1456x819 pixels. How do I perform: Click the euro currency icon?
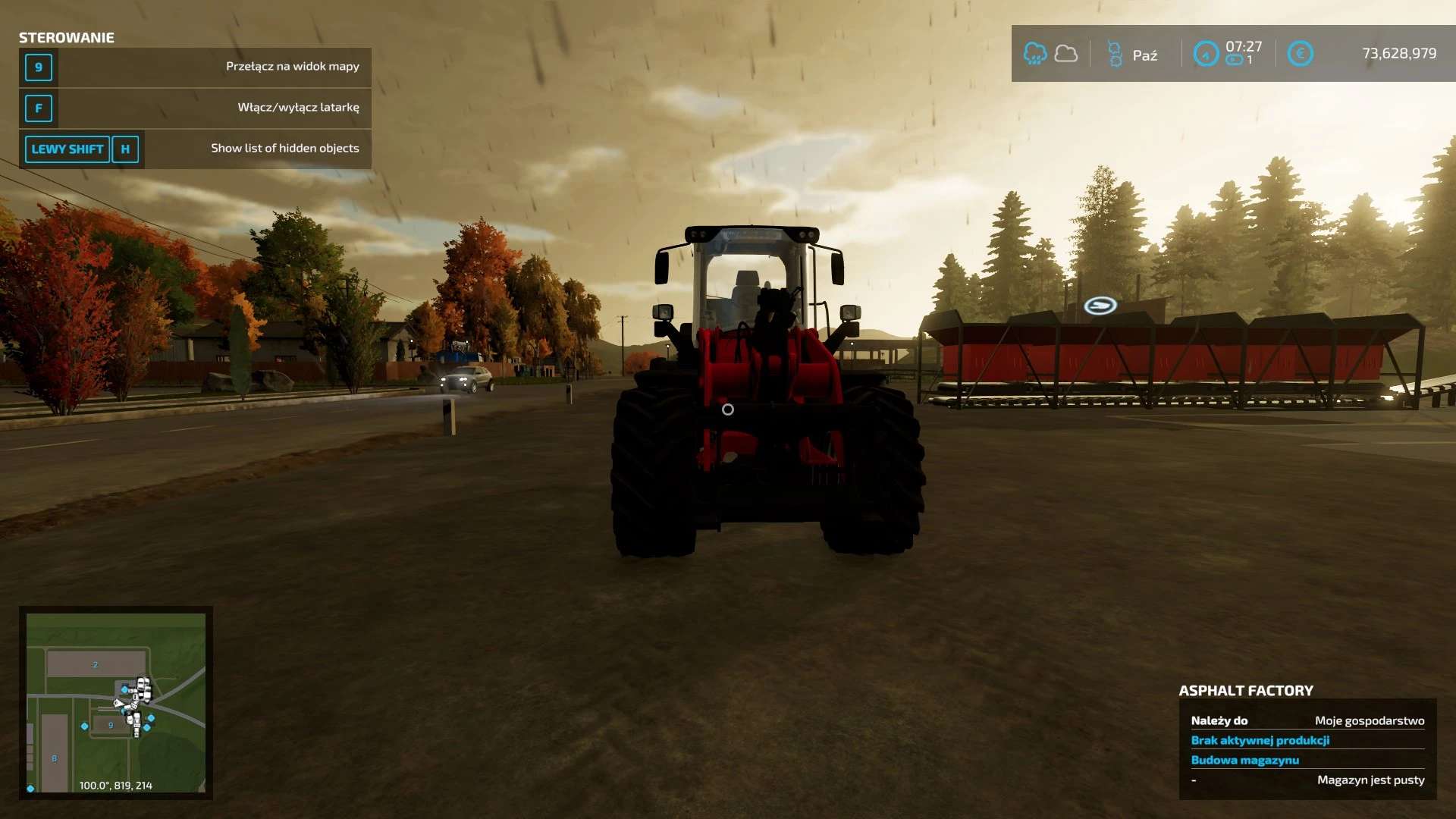[x=1300, y=54]
